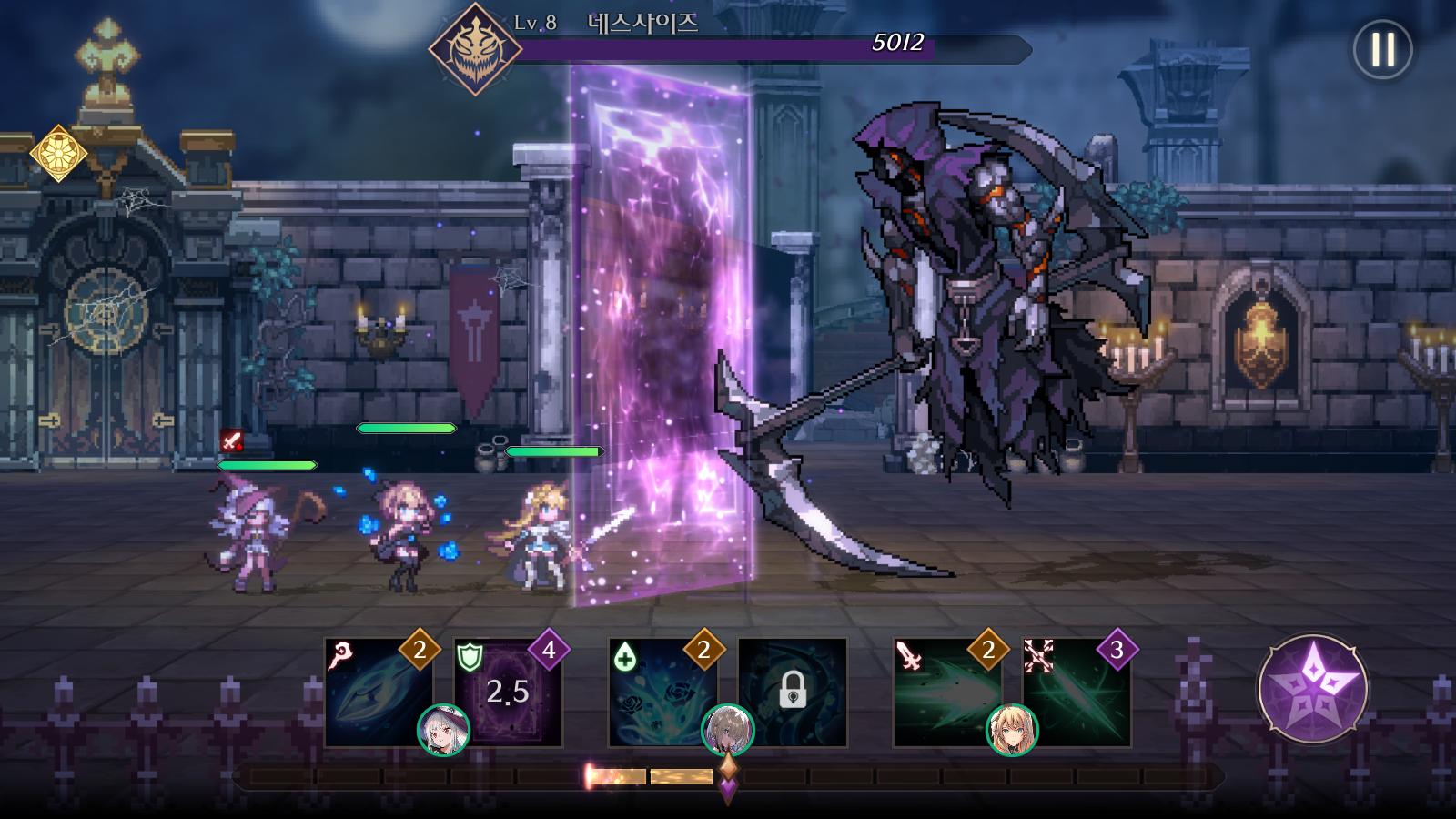This screenshot has height=819, width=1456.
Task: Activate the sword slash skill costing 2
Action: 946,692
